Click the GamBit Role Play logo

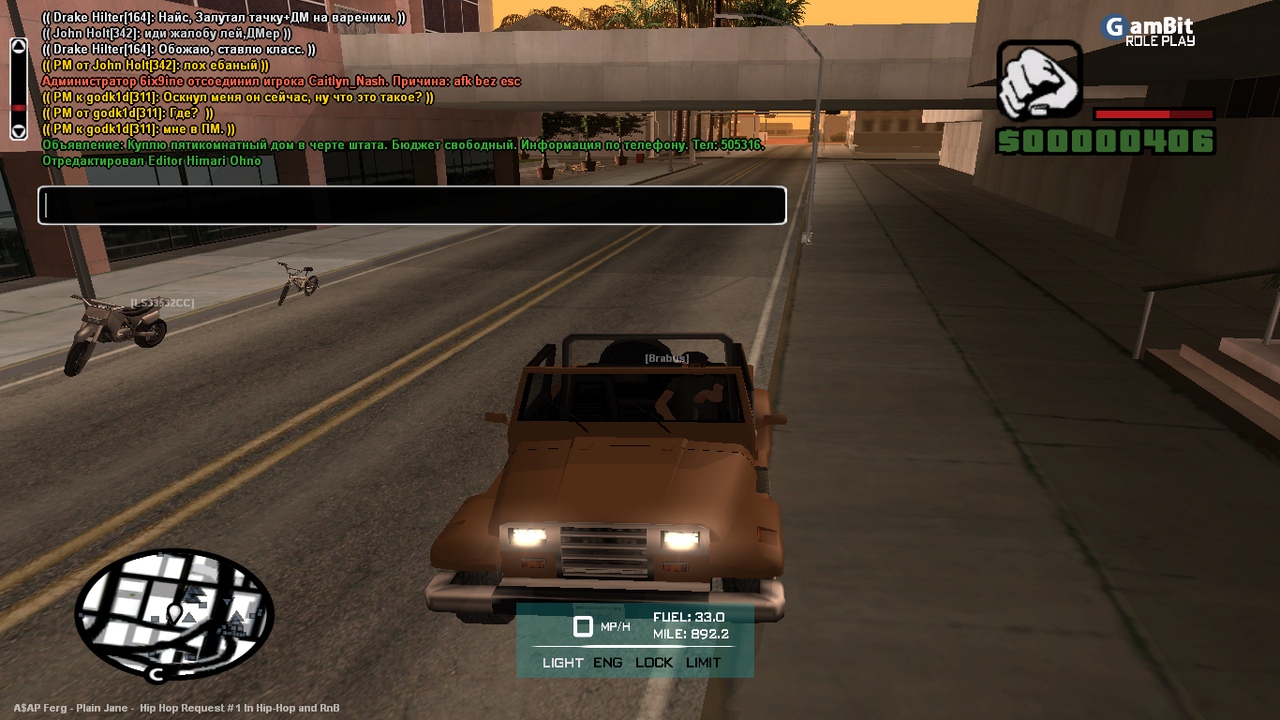[x=1148, y=31]
